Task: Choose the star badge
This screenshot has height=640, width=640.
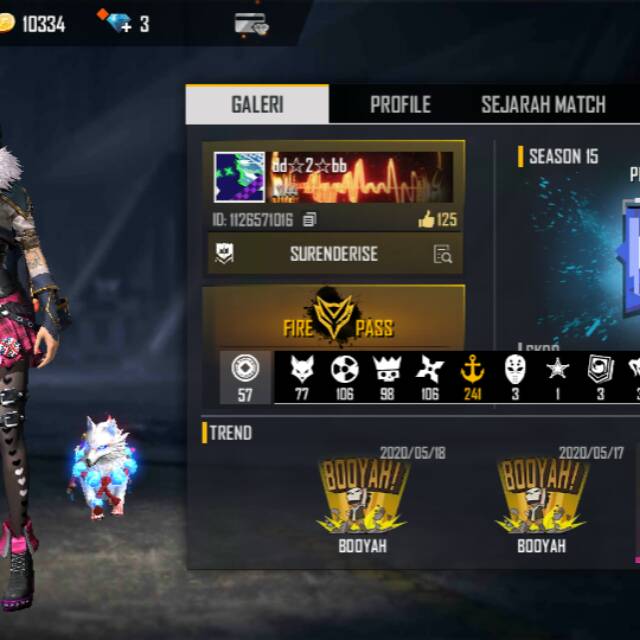Action: click(557, 370)
